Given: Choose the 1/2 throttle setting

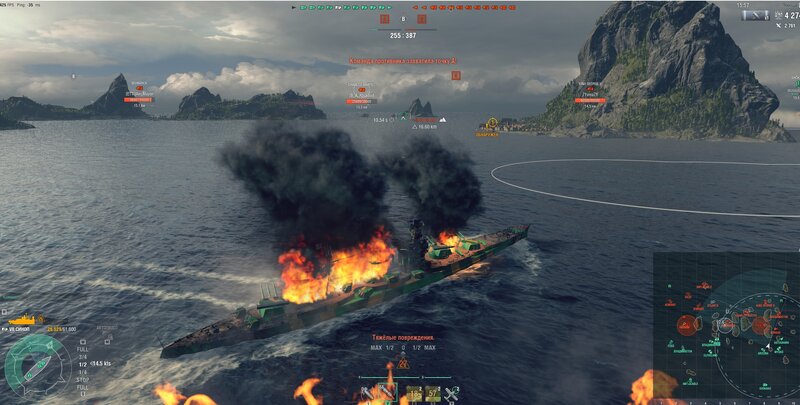Looking at the screenshot, I should click(82, 364).
